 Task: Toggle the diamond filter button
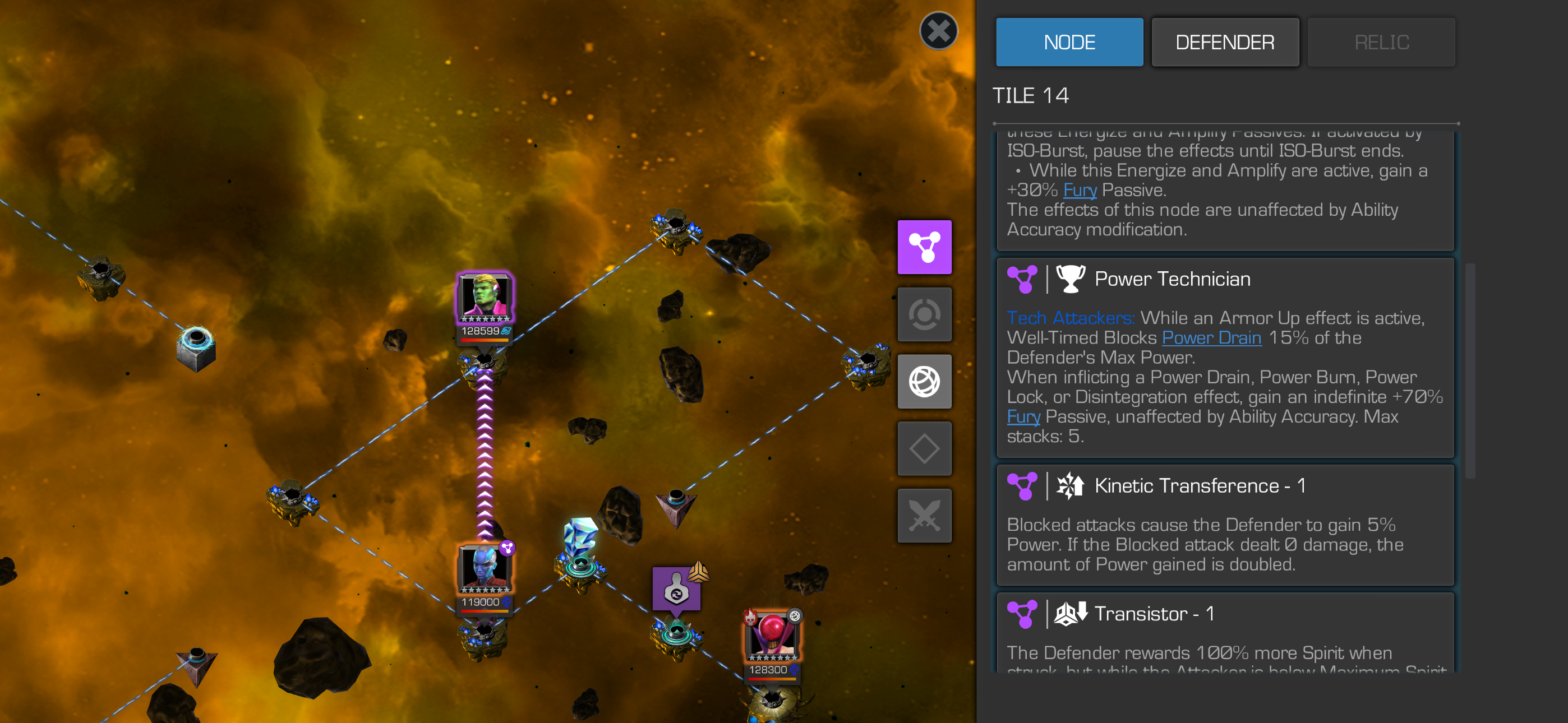point(924,448)
